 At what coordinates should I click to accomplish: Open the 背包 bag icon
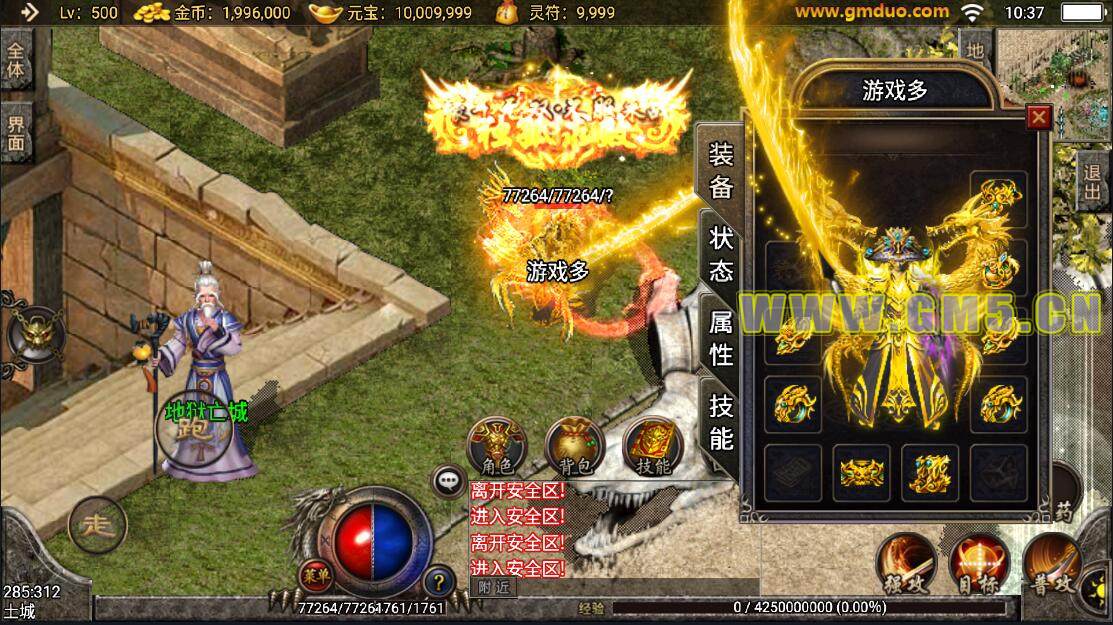coord(575,444)
